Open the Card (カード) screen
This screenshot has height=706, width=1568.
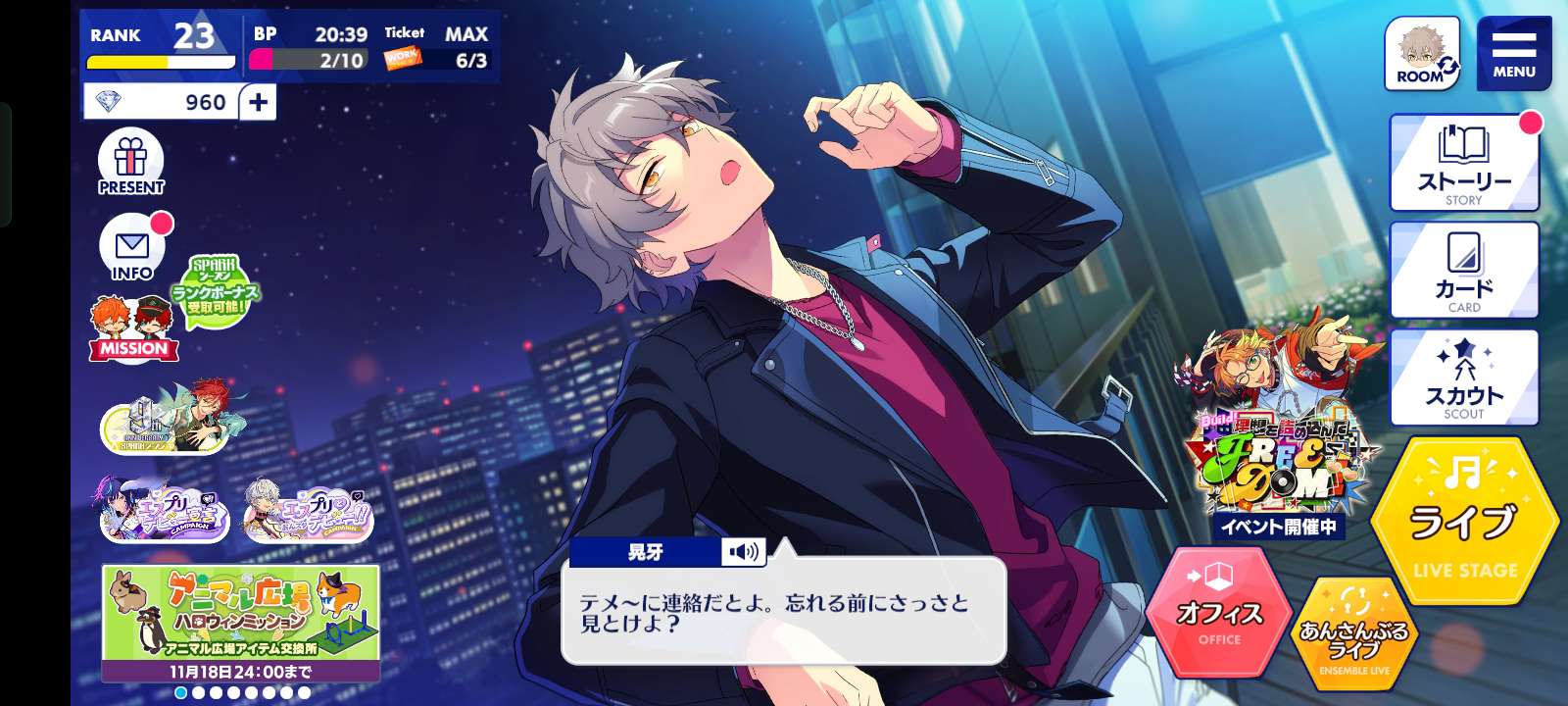(1464, 270)
